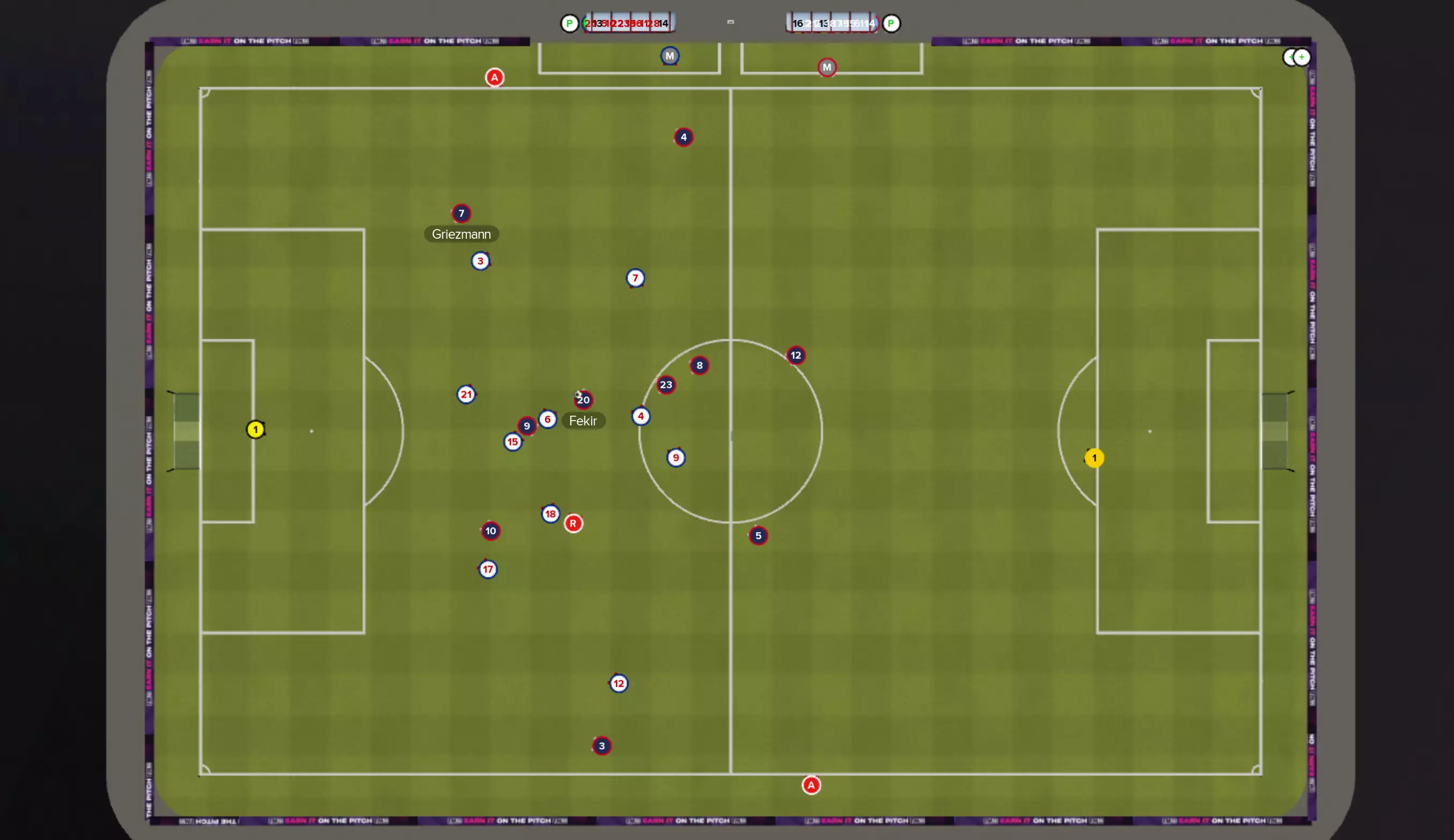Viewport: 1454px width, 840px height.
Task: Choose the white number 21 player disc
Action: pyautogui.click(x=466, y=395)
